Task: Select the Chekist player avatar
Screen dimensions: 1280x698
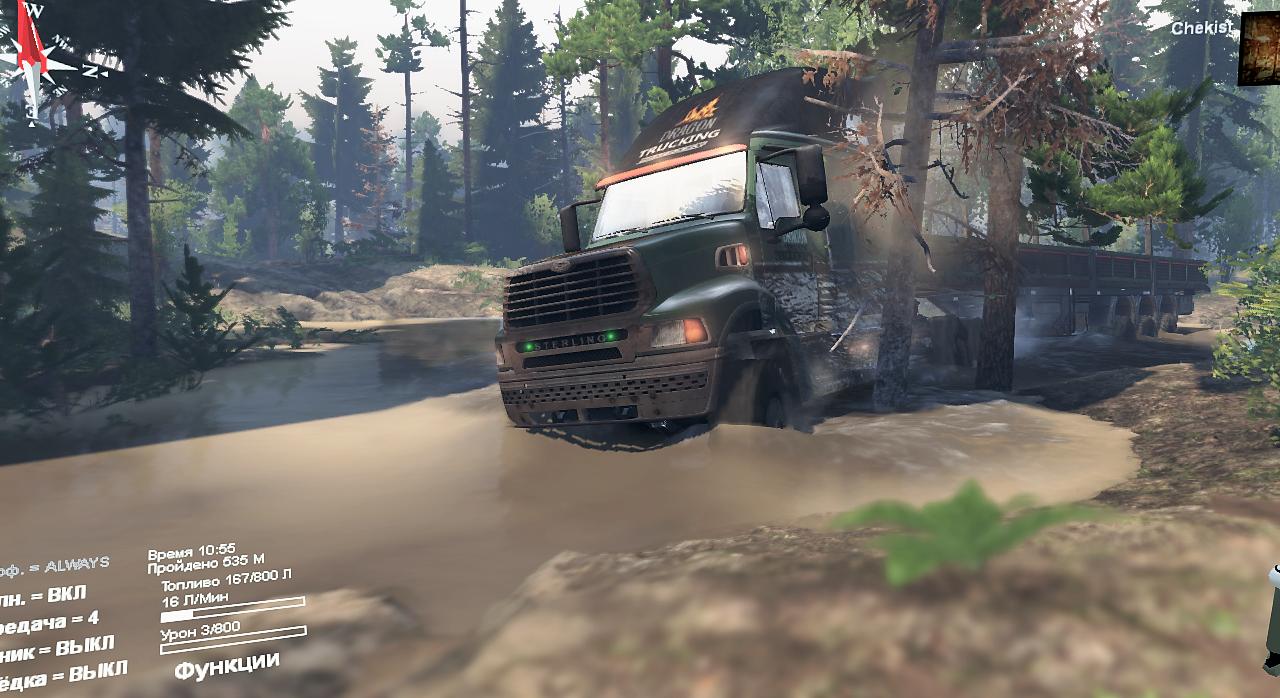Action: point(1259,48)
